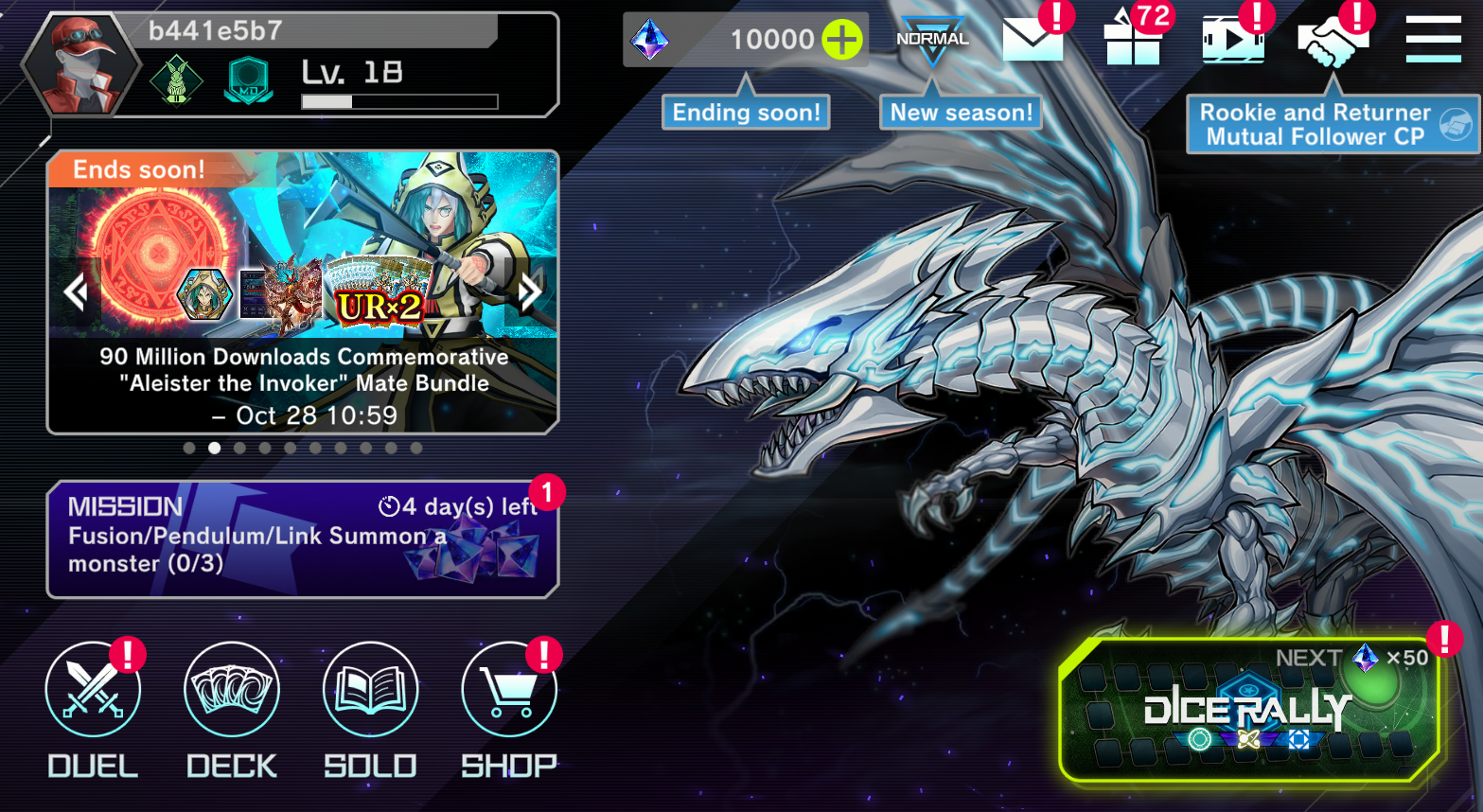Open the Mission panel
This screenshot has width=1483, height=812.
(302, 539)
